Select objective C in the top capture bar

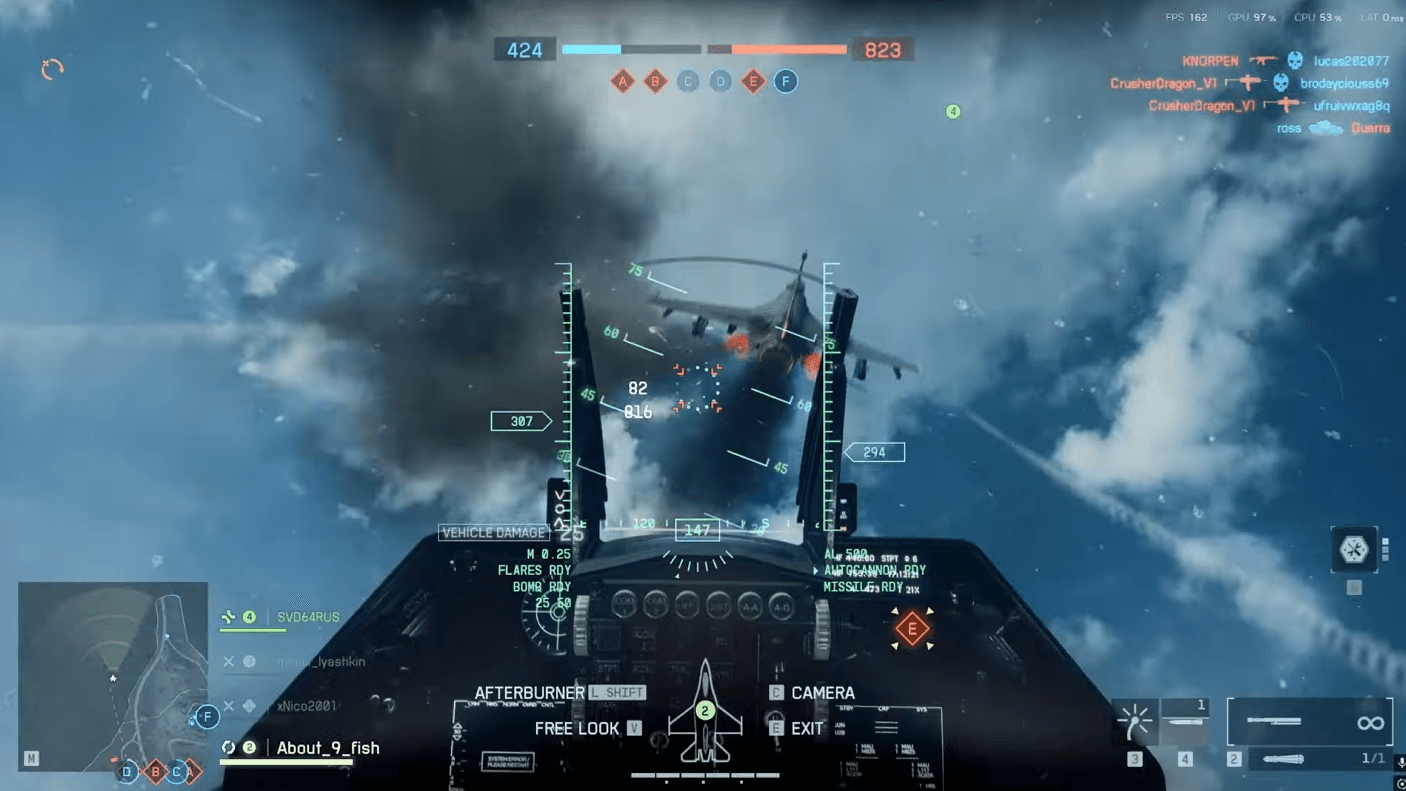[x=688, y=81]
